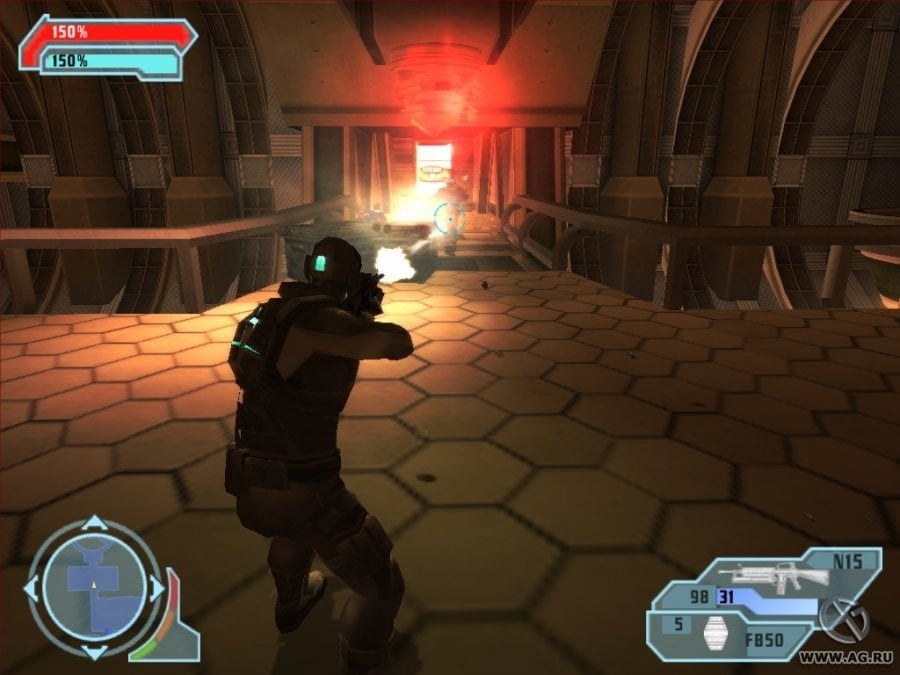This screenshot has height=675, width=900.
Task: Click the minimap's right arrow
Action: [x=157, y=589]
